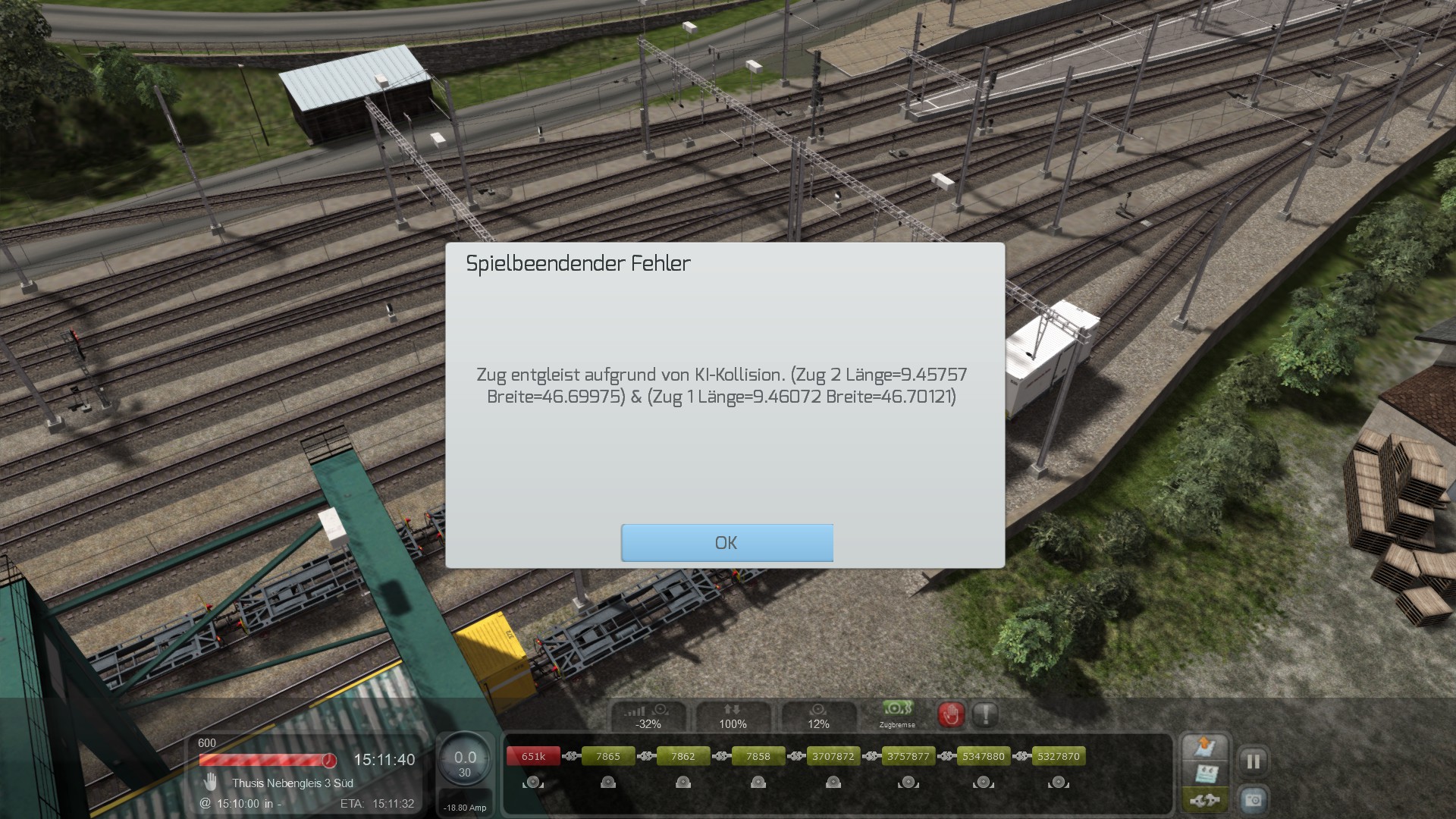Select wagon 3707872
Image resolution: width=1456 pixels, height=819 pixels.
(x=833, y=756)
